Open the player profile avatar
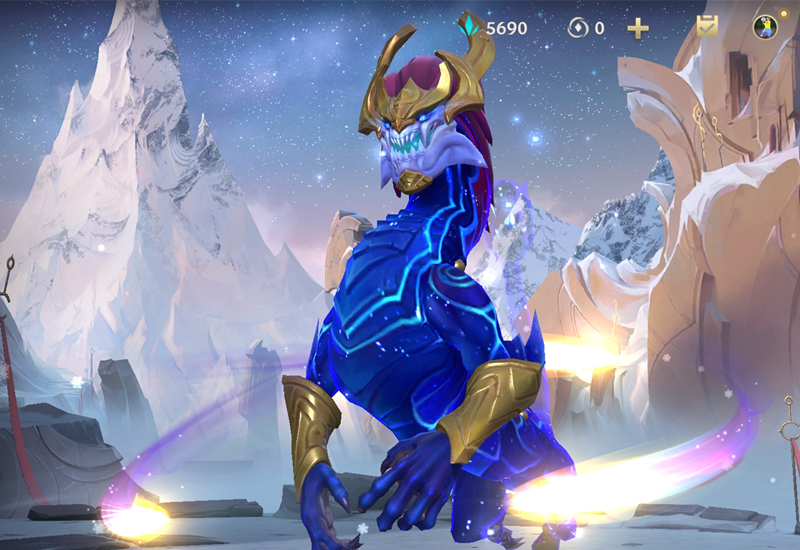This screenshot has height=550, width=800. tap(765, 27)
